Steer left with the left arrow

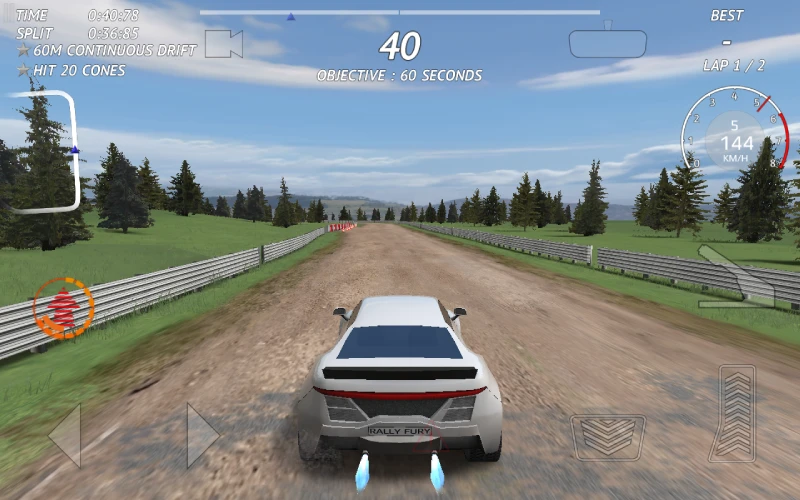65,435
